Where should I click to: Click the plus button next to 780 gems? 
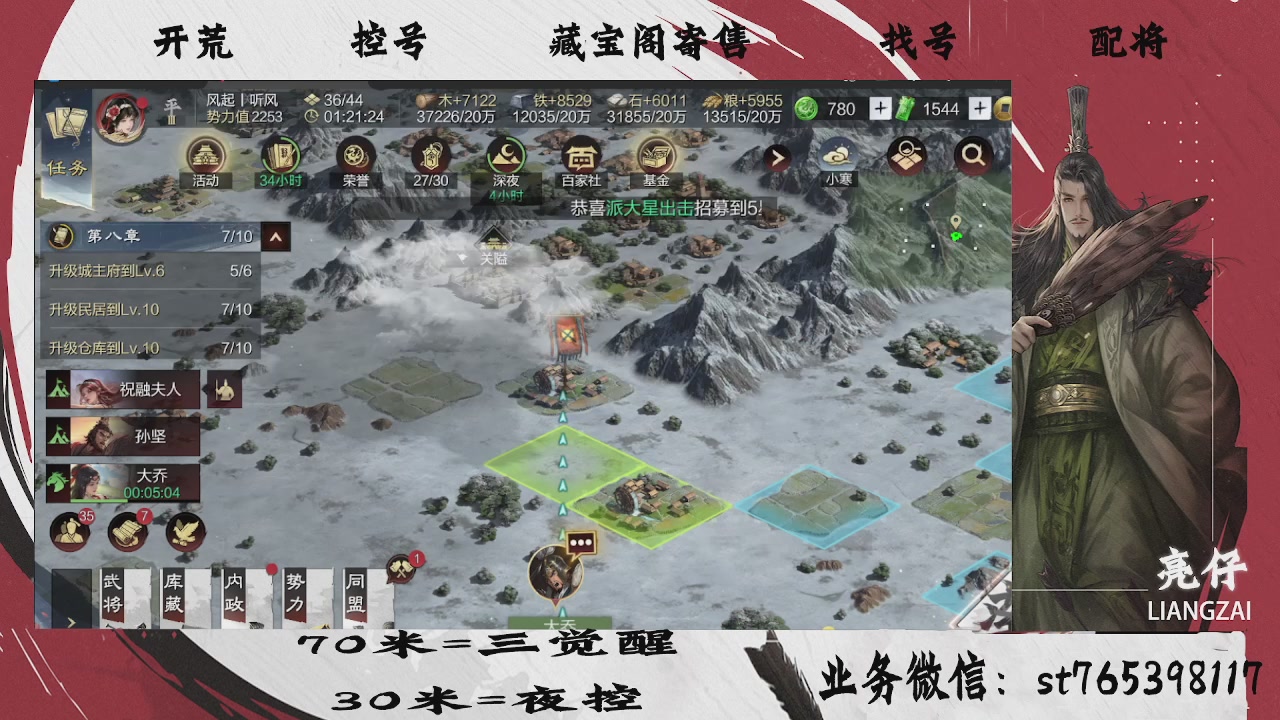880,108
